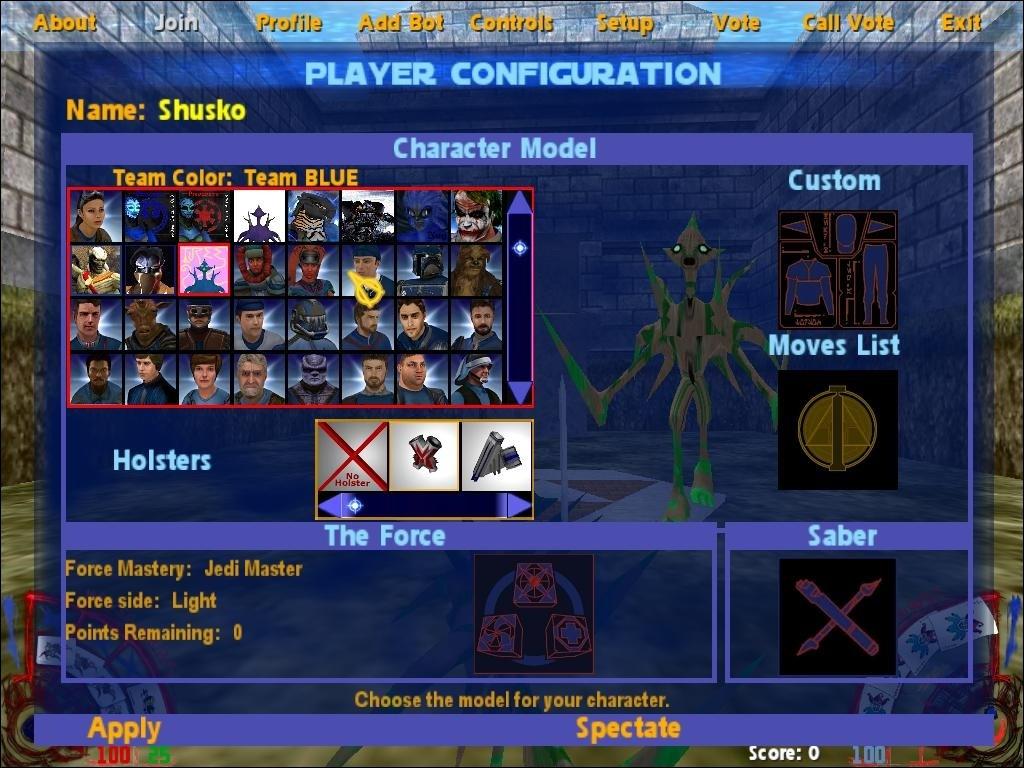Click the Apply button

[x=124, y=728]
